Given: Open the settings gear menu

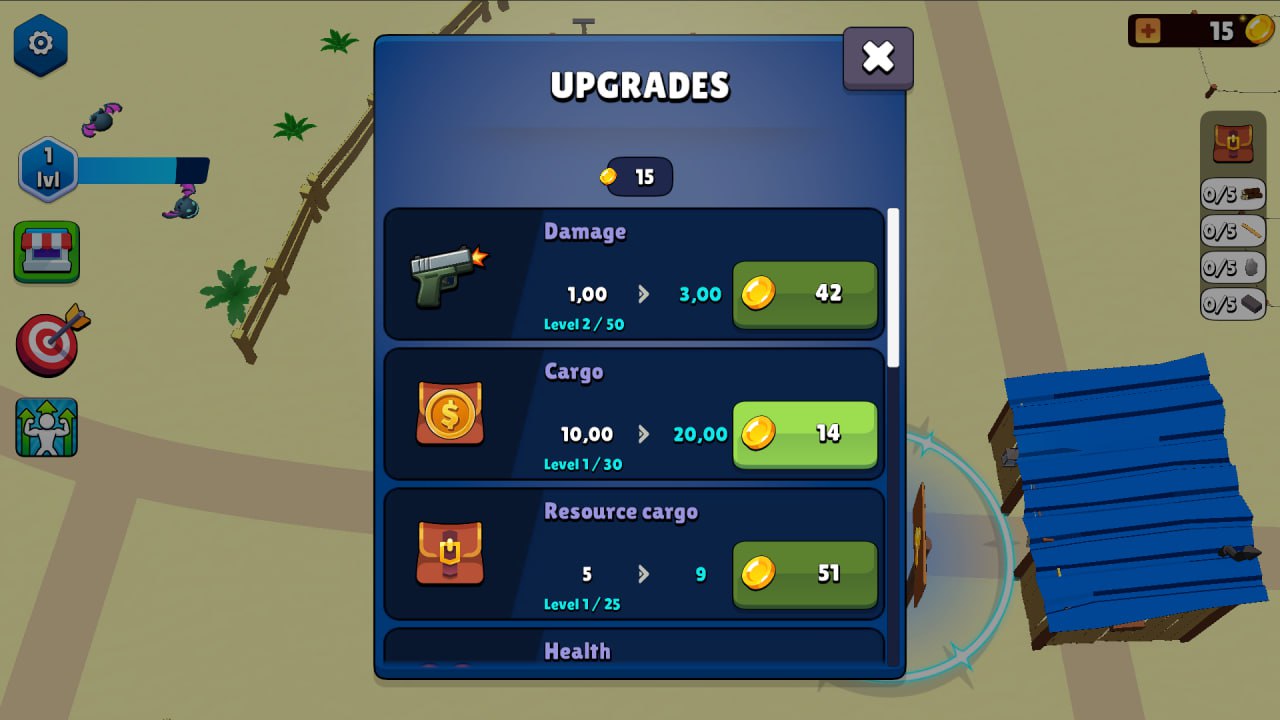Looking at the screenshot, I should tap(40, 44).
